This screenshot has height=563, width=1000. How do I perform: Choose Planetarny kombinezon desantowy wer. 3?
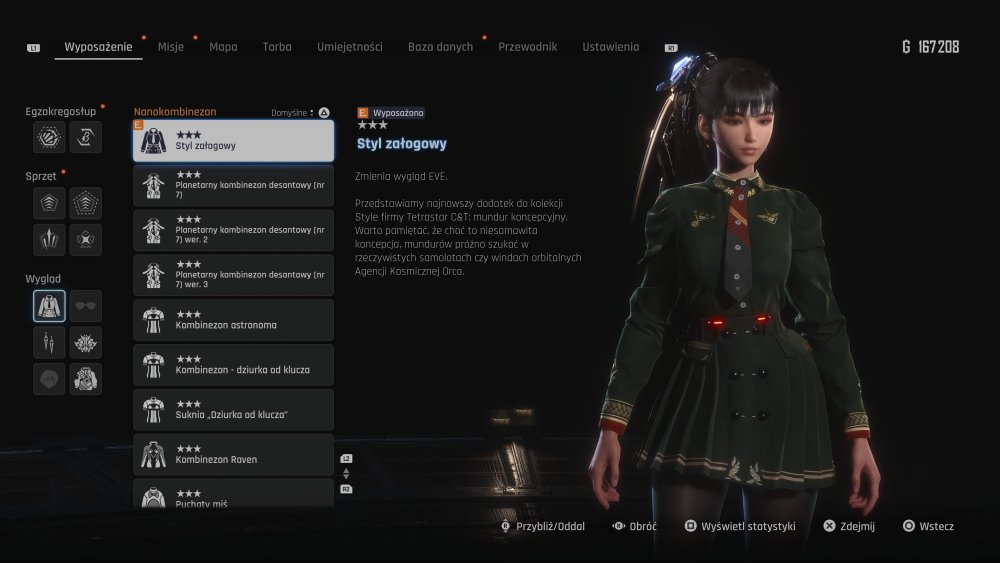(x=233, y=276)
